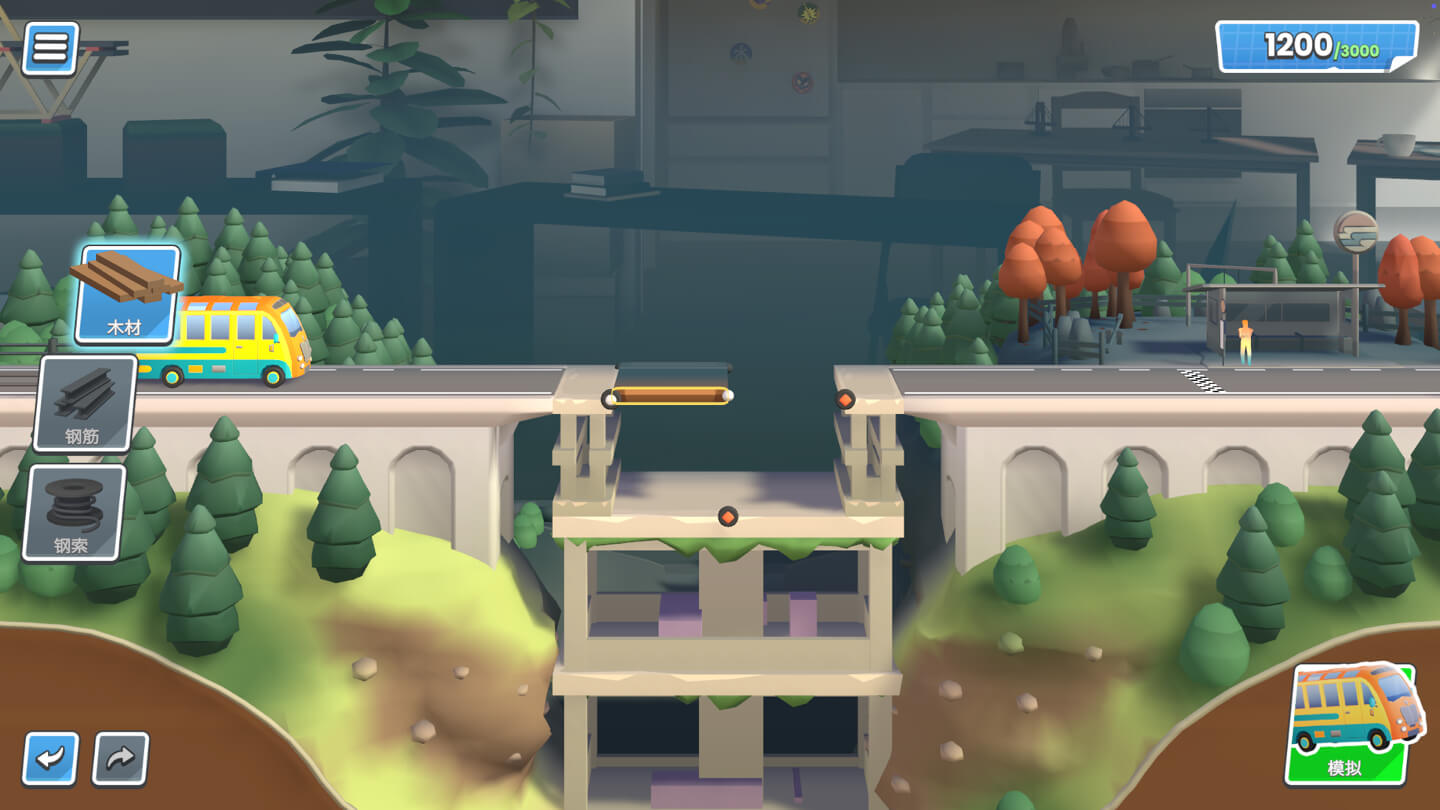This screenshot has width=1440, height=810.
Task: Click the orange anchor on the lower platform
Action: (729, 516)
